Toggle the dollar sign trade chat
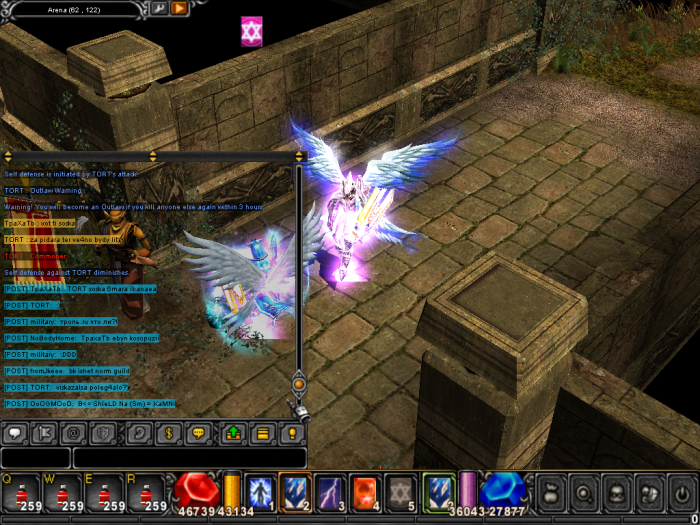 point(170,434)
